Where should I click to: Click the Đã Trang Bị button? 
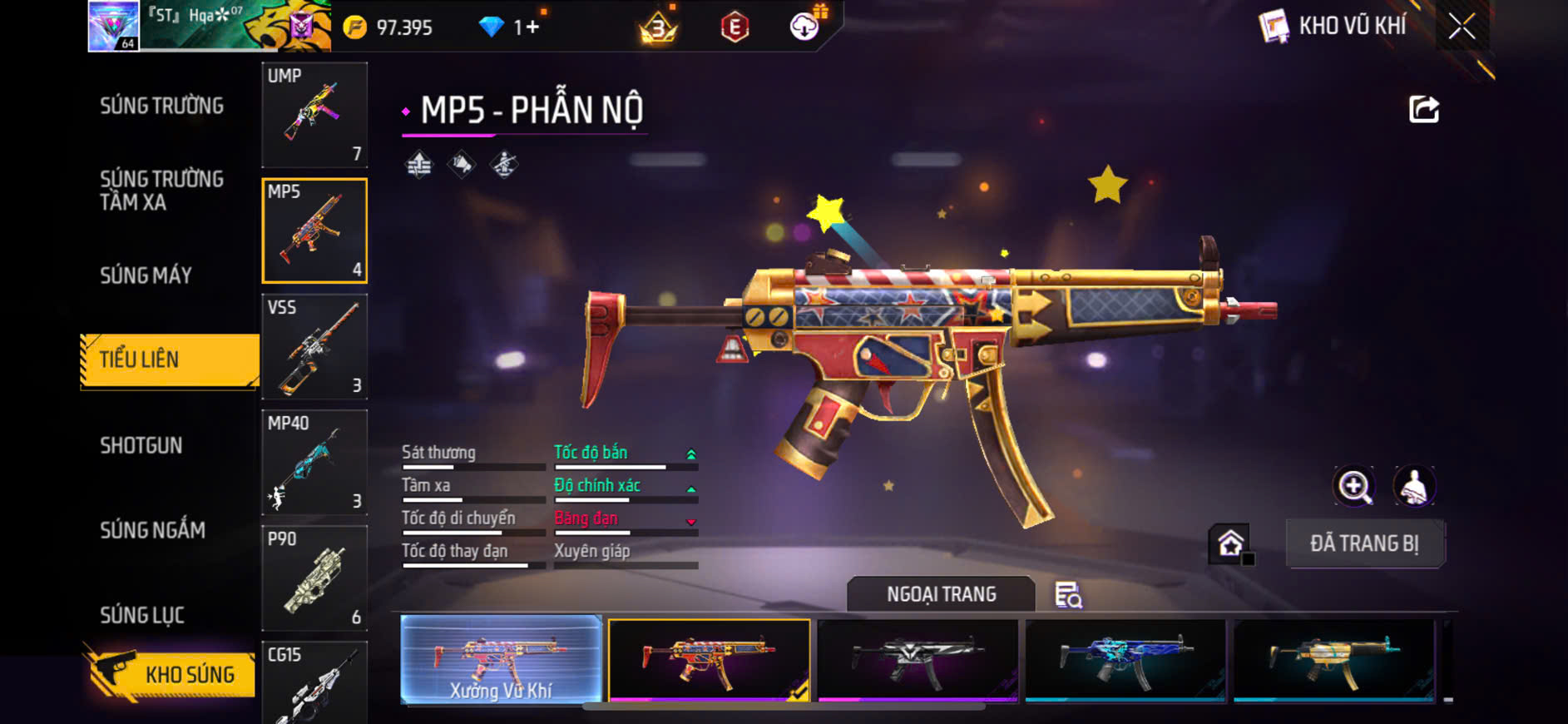click(x=1364, y=543)
